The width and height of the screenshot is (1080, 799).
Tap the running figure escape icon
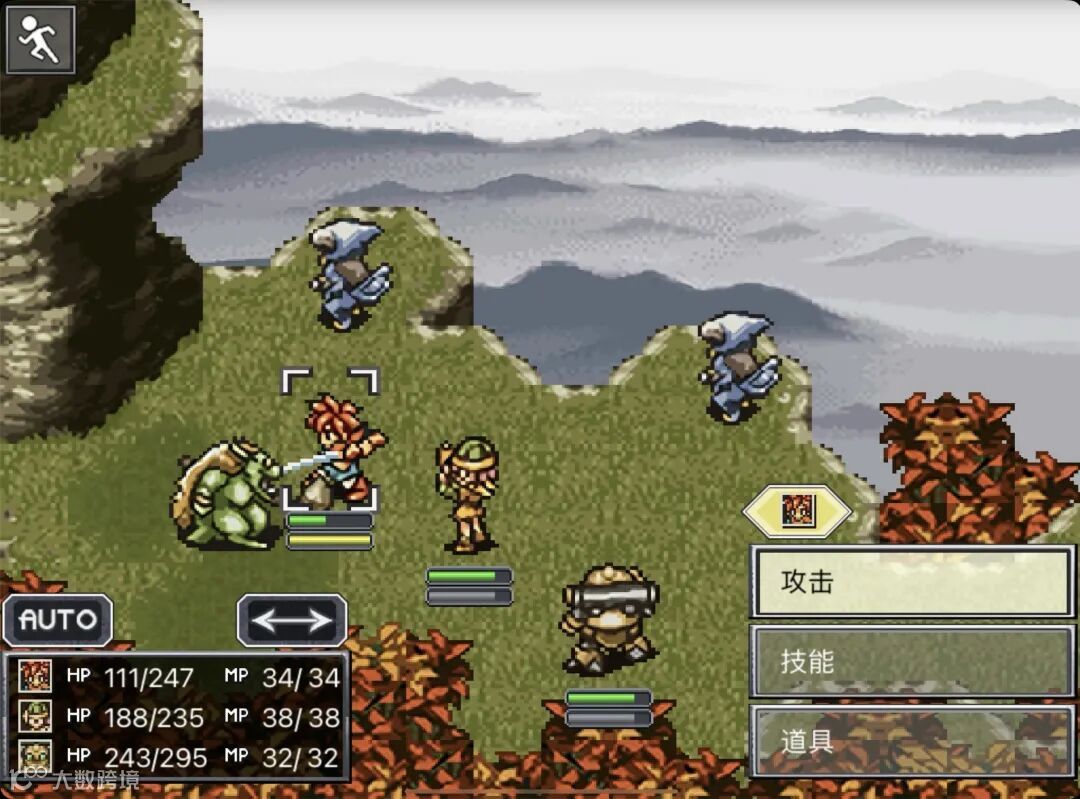coord(41,40)
